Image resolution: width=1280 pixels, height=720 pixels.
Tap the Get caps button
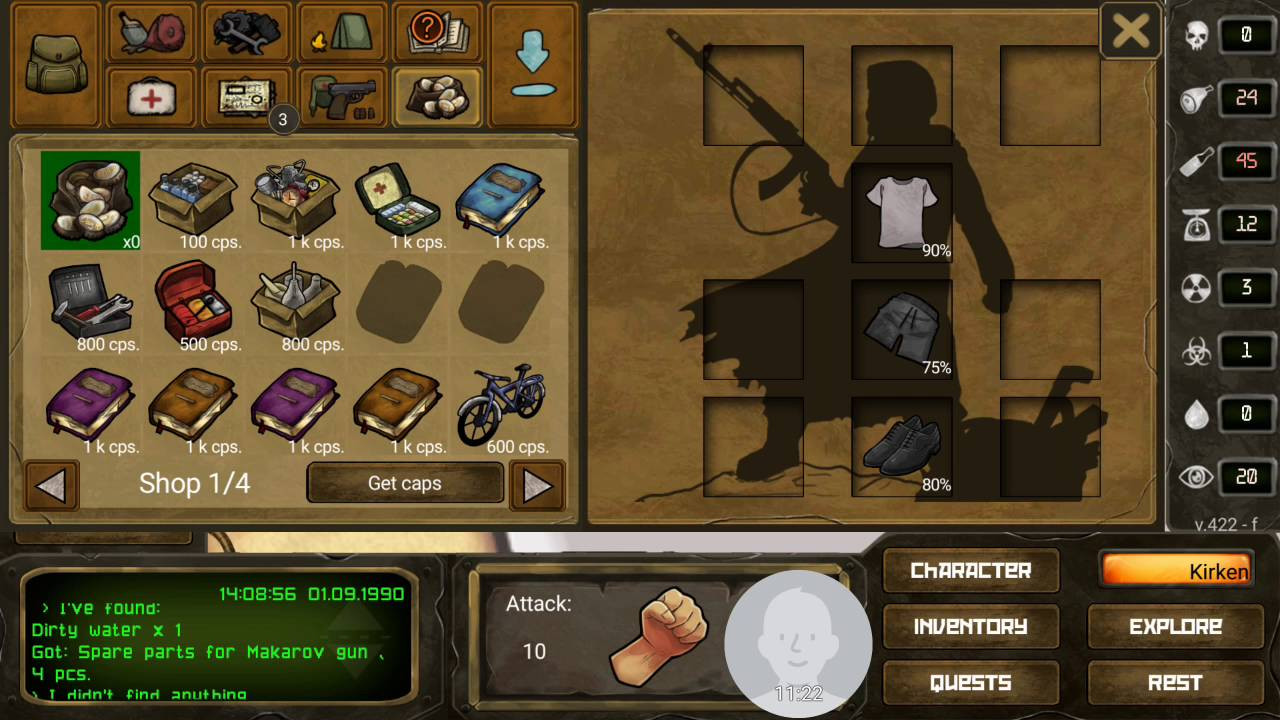(x=404, y=484)
